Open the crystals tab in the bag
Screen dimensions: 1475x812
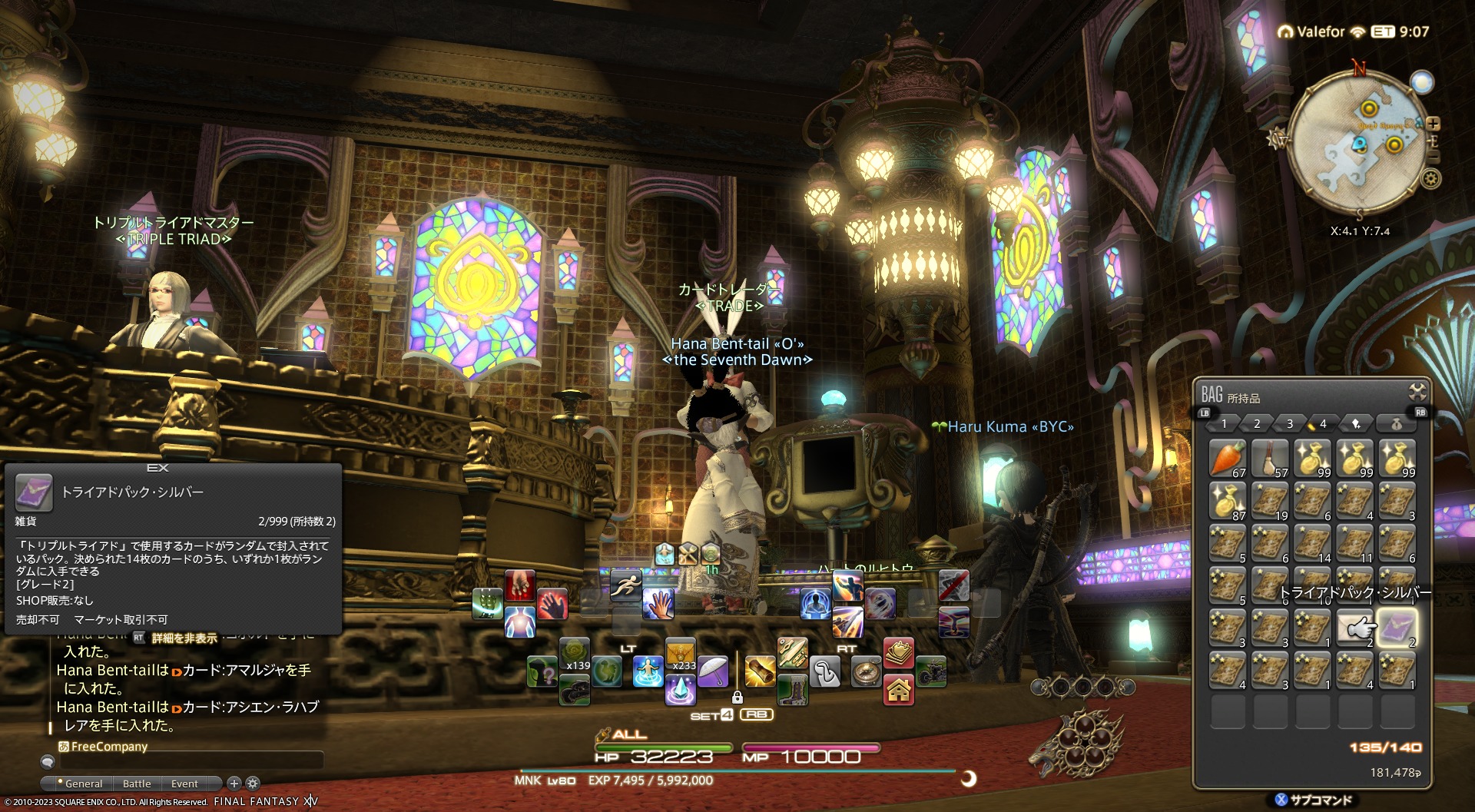[x=1357, y=423]
